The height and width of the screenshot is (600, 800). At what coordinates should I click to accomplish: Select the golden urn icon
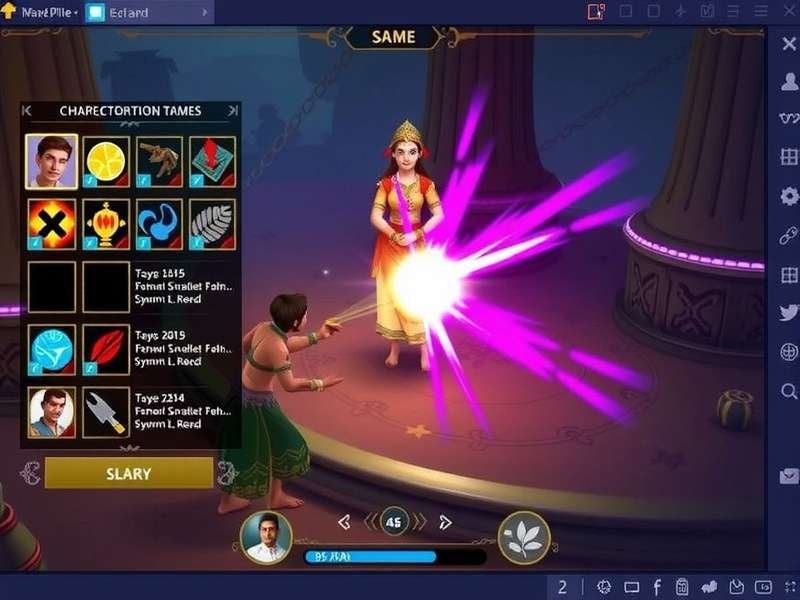[106, 225]
